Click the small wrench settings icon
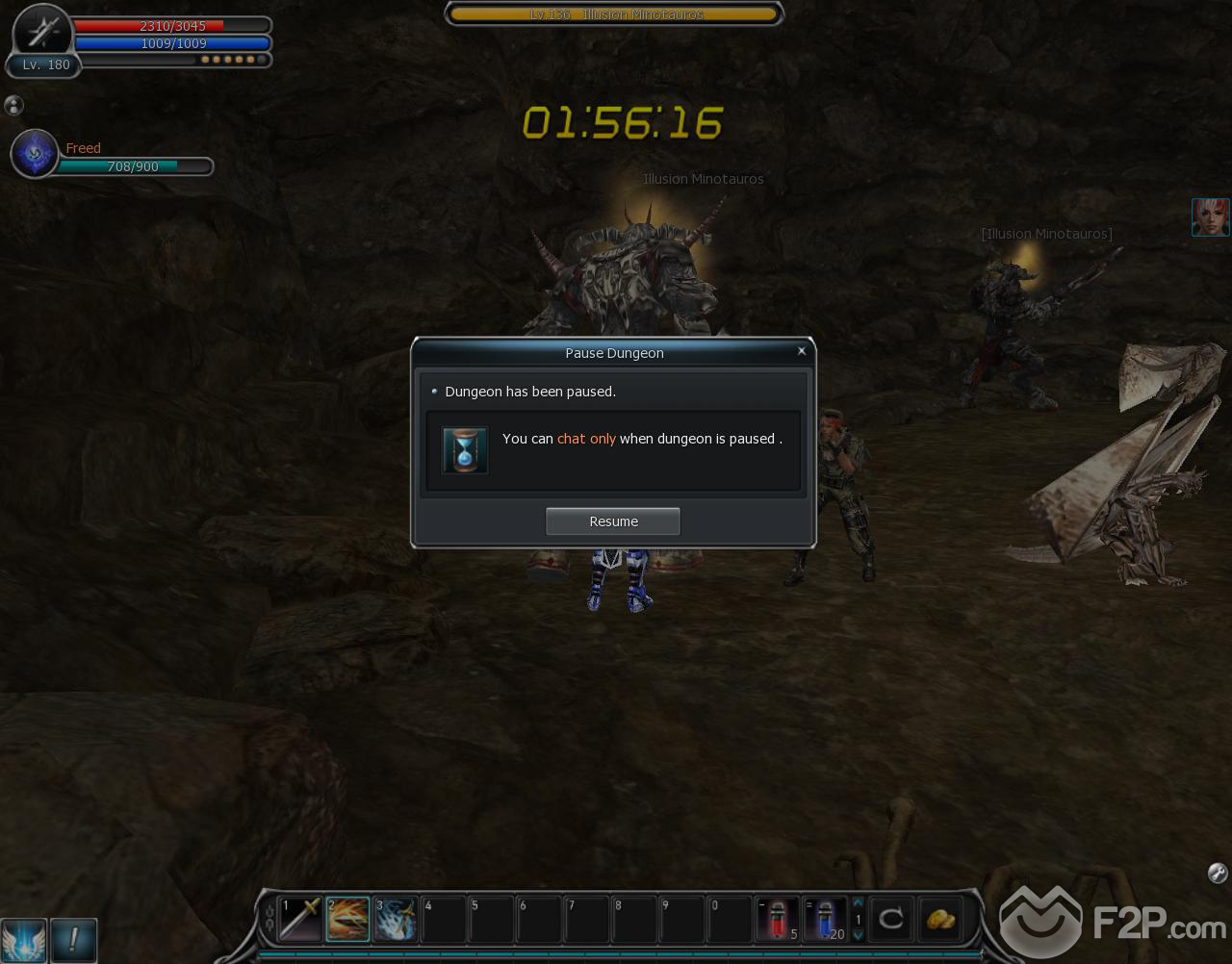The width and height of the screenshot is (1232, 964). pyautogui.click(x=1217, y=873)
